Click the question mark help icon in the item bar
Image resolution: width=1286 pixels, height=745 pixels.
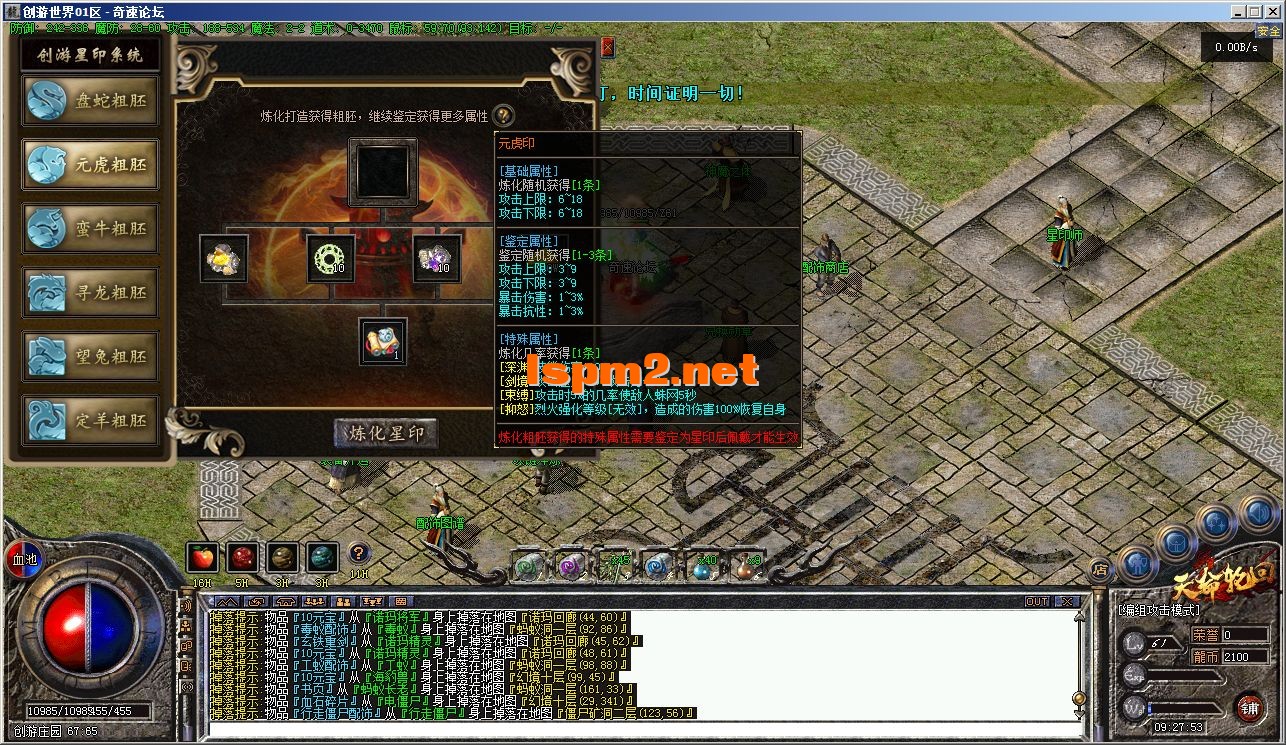(359, 554)
